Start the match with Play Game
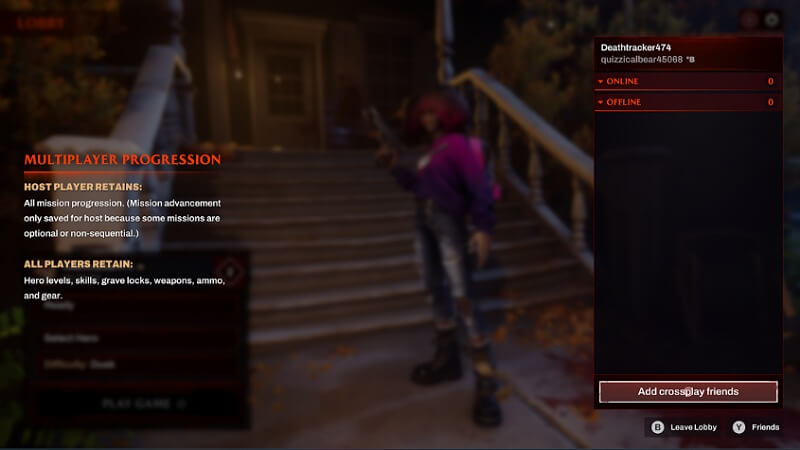The width and height of the screenshot is (800, 450). coord(144,404)
